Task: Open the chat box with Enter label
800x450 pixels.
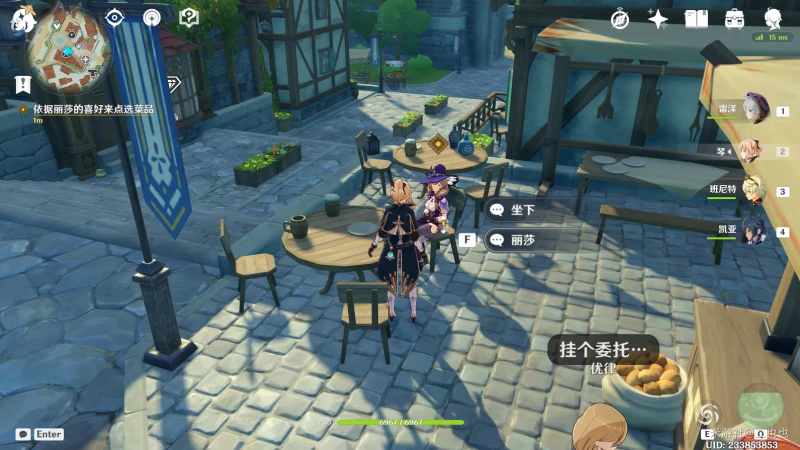Action: click(40, 434)
